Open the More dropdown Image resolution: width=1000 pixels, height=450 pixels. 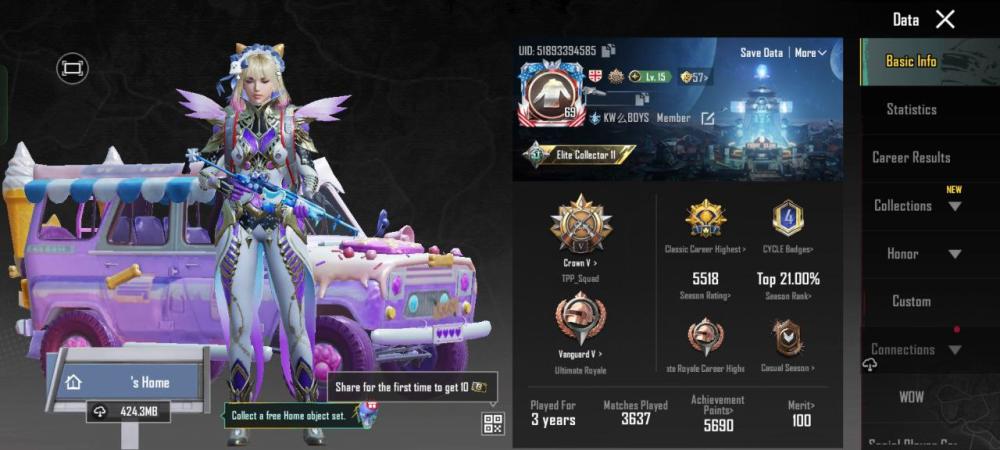pos(810,52)
